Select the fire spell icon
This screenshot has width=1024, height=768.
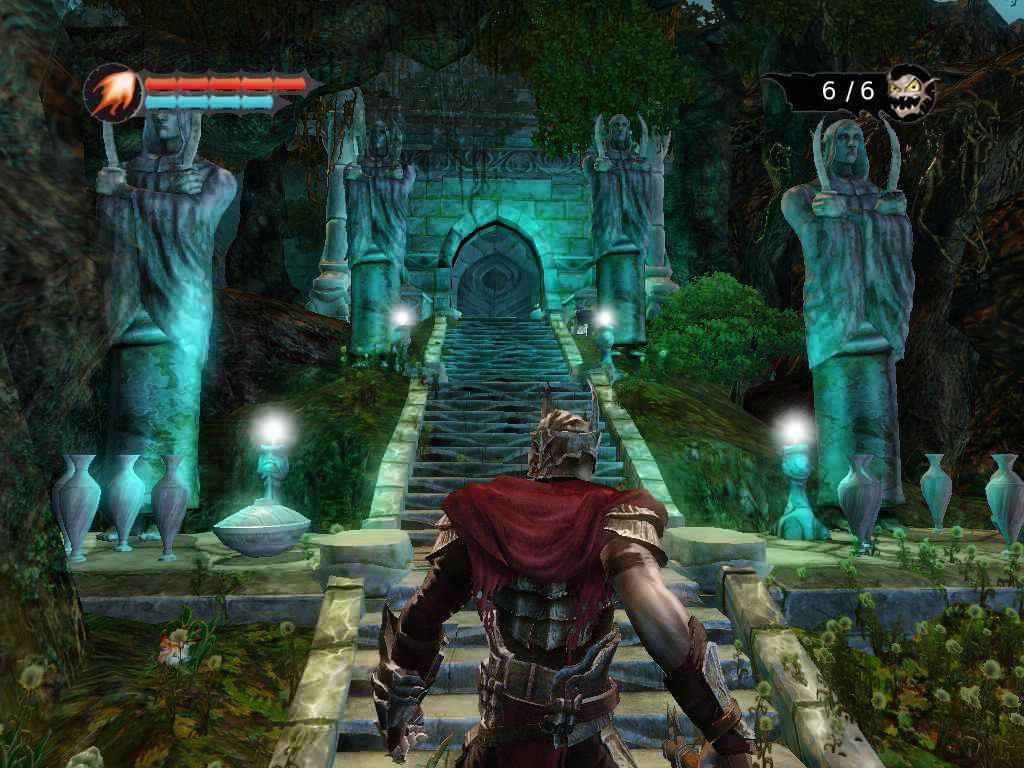pyautogui.click(x=112, y=93)
